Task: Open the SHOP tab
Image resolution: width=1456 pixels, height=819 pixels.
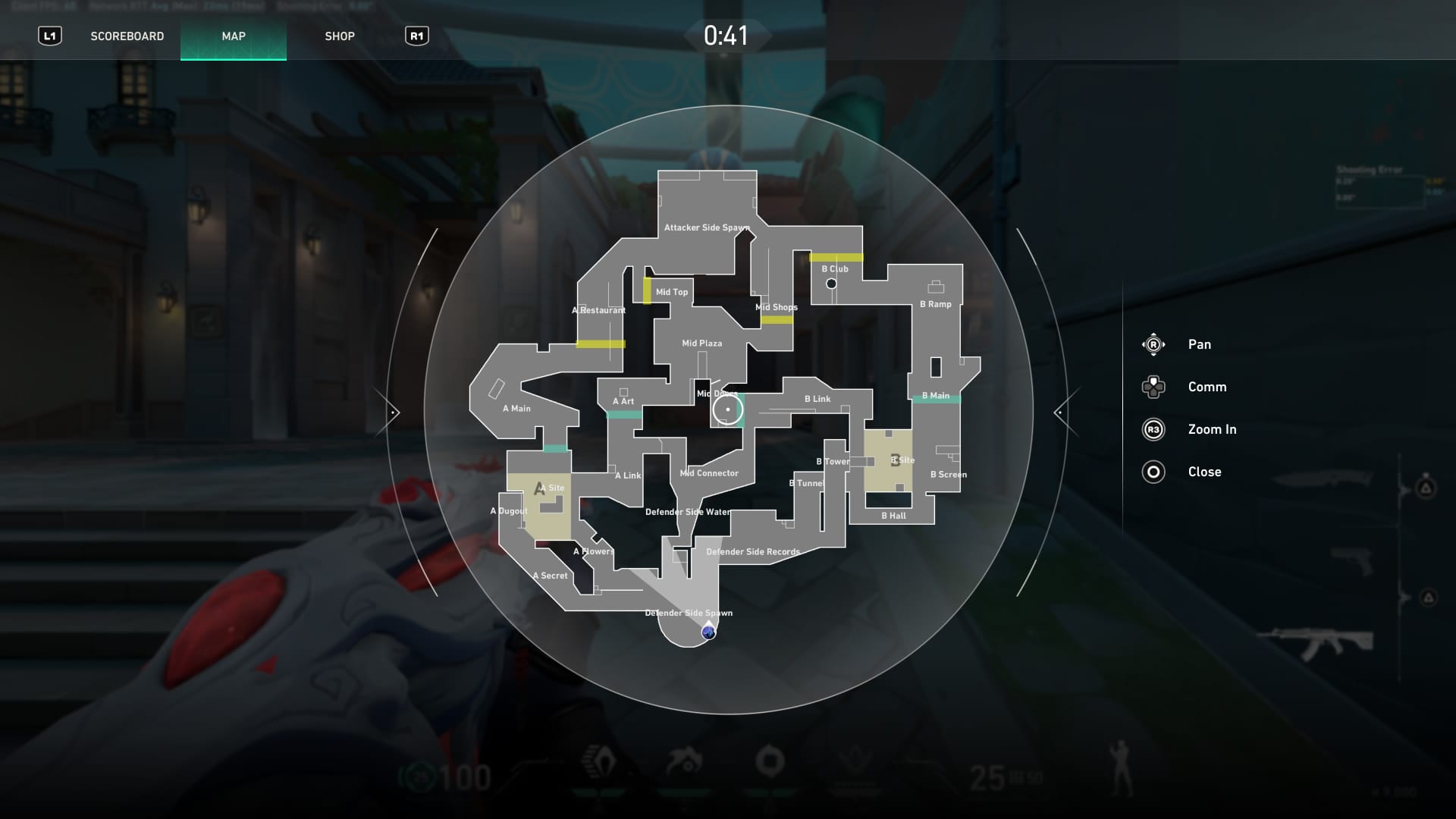Action: click(340, 35)
